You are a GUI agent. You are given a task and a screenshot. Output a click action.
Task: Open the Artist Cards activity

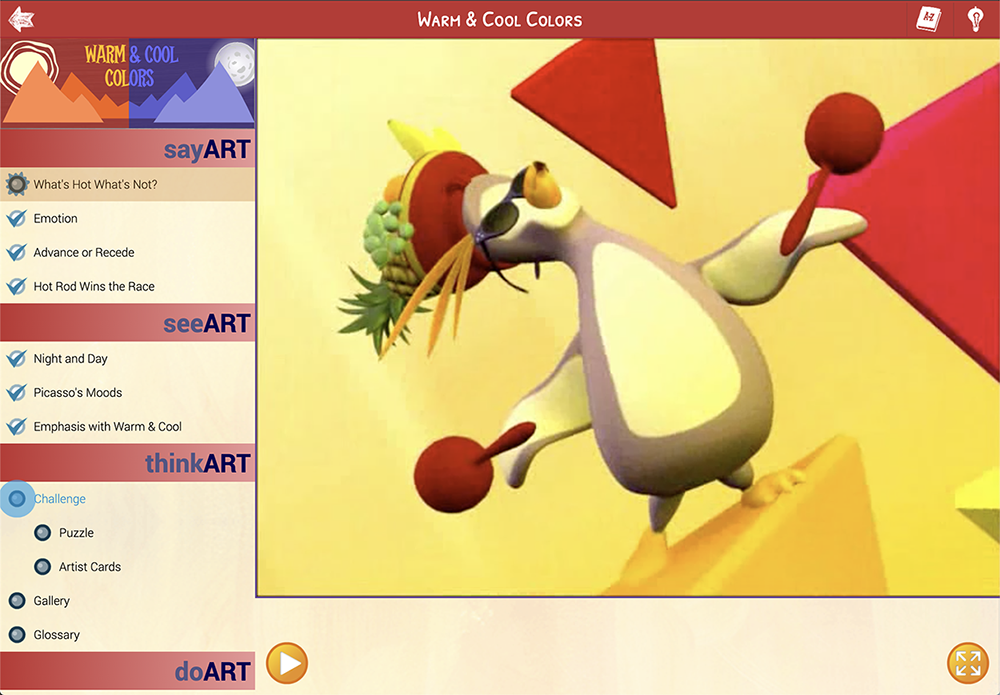tap(89, 567)
